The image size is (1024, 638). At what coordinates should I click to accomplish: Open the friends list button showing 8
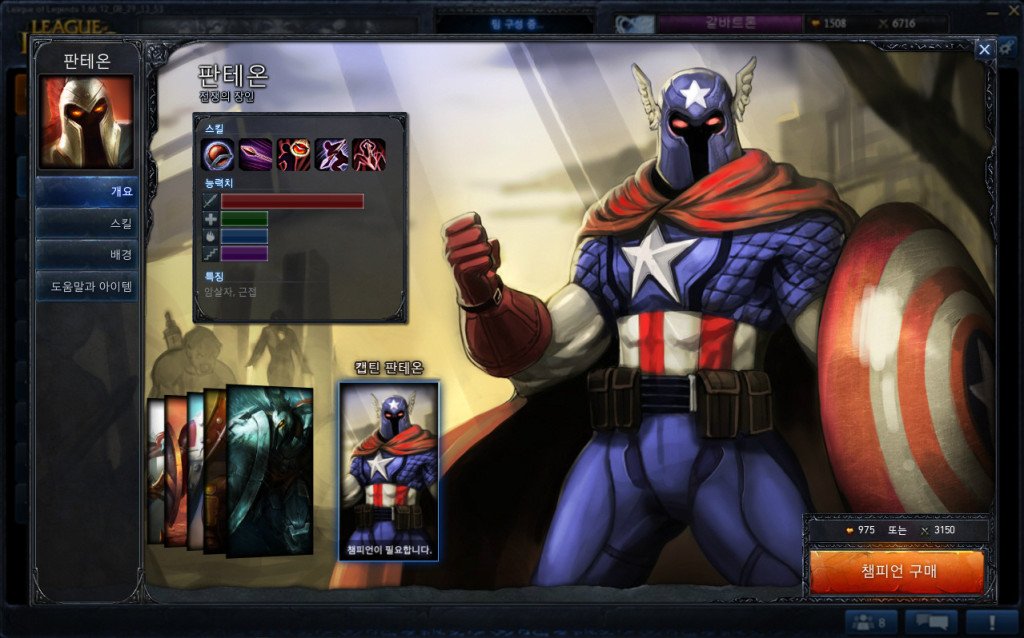coord(869,622)
